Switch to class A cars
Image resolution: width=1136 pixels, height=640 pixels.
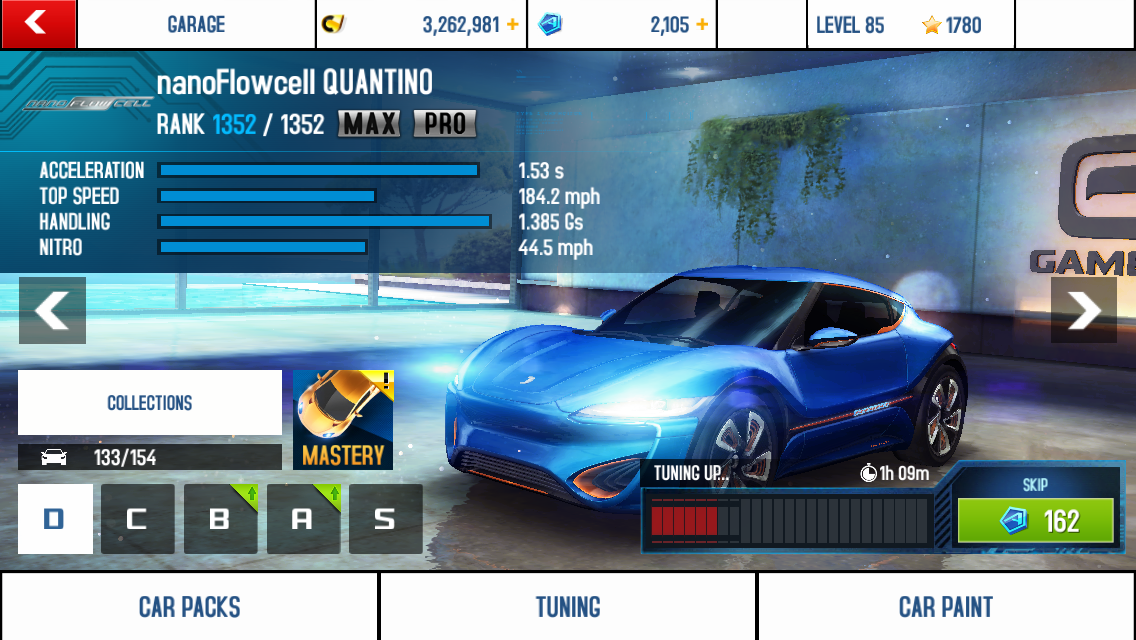[x=303, y=519]
